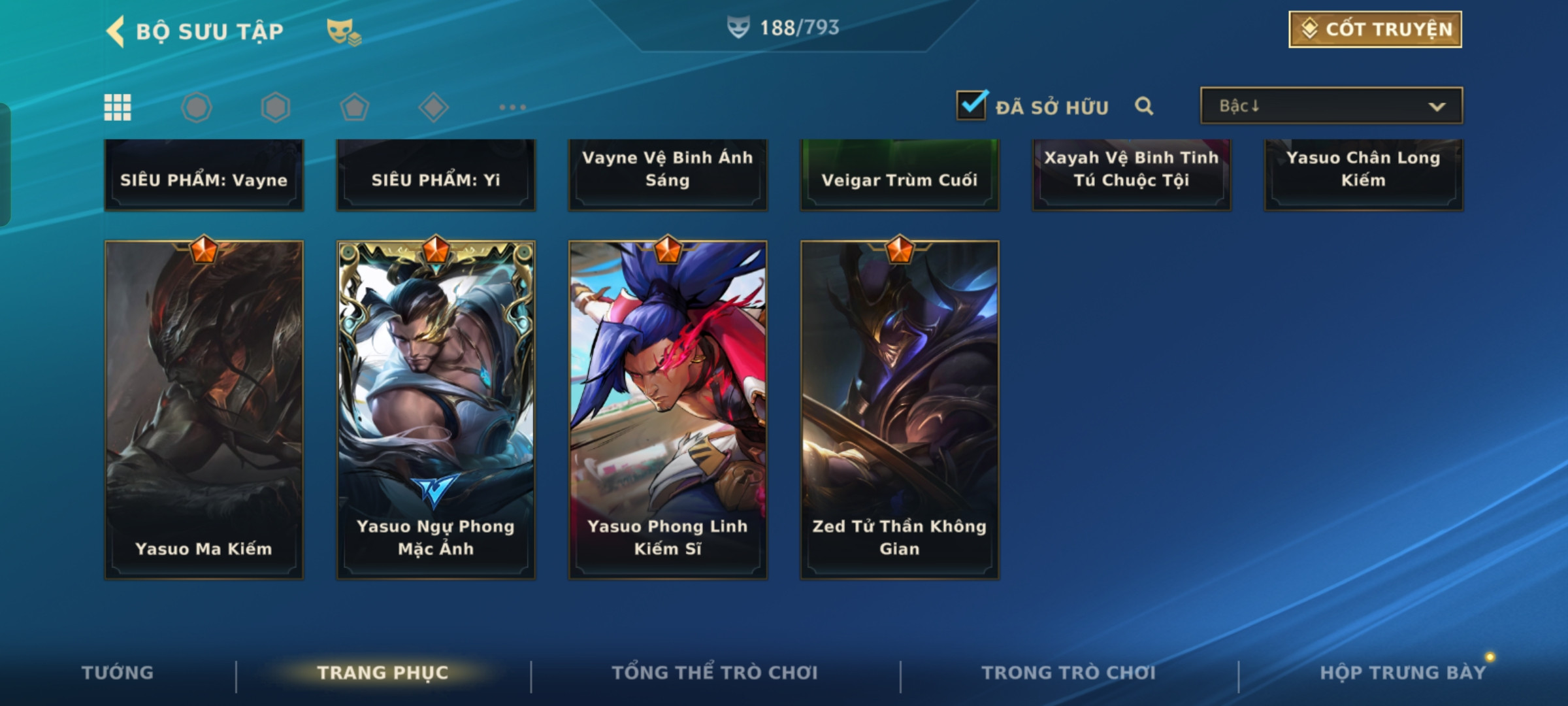1568x706 pixels.
Task: Toggle the Đã Sở Hữu checkbox
Action: [971, 105]
